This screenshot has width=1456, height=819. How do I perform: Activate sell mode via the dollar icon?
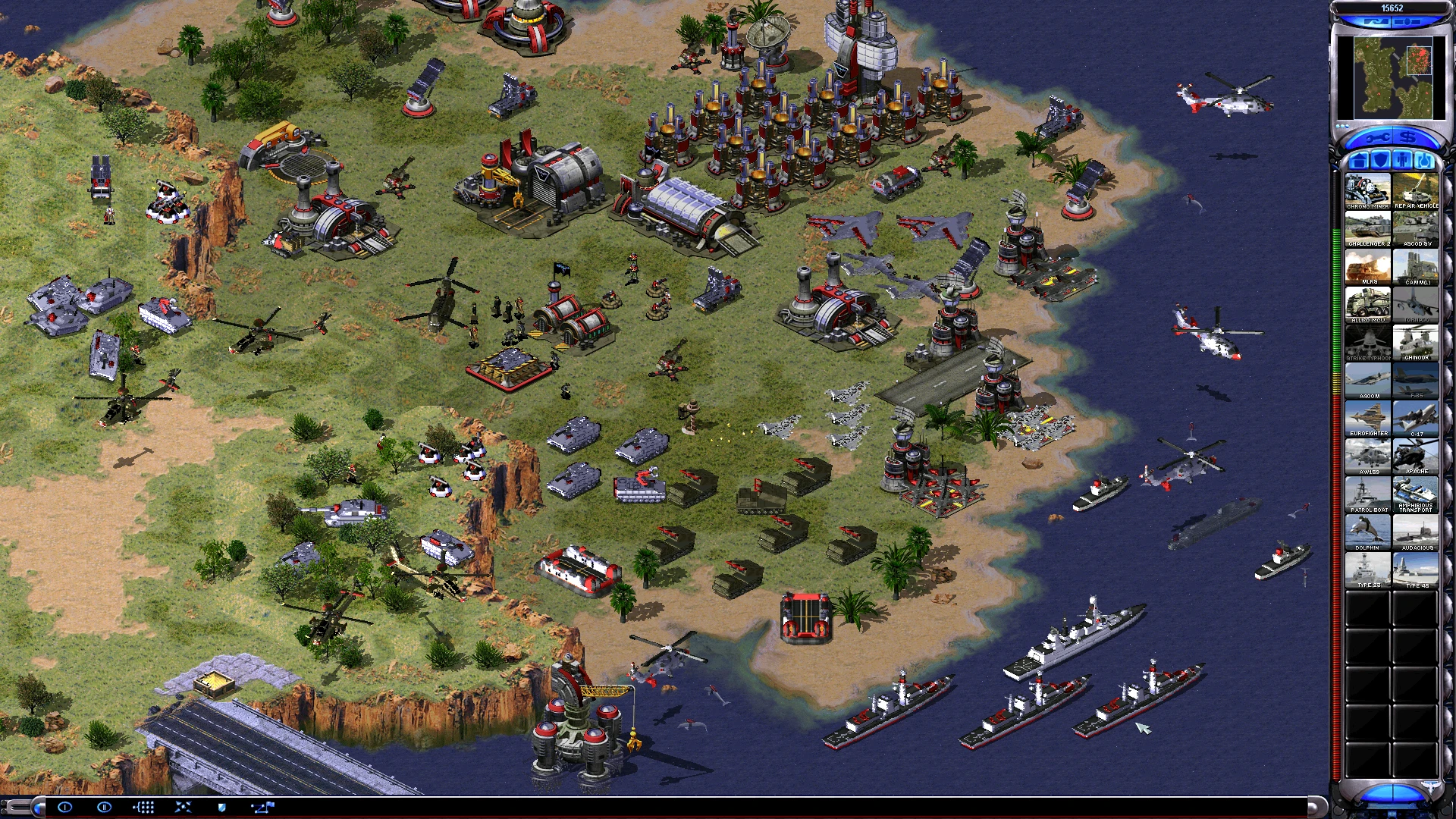point(1407,138)
